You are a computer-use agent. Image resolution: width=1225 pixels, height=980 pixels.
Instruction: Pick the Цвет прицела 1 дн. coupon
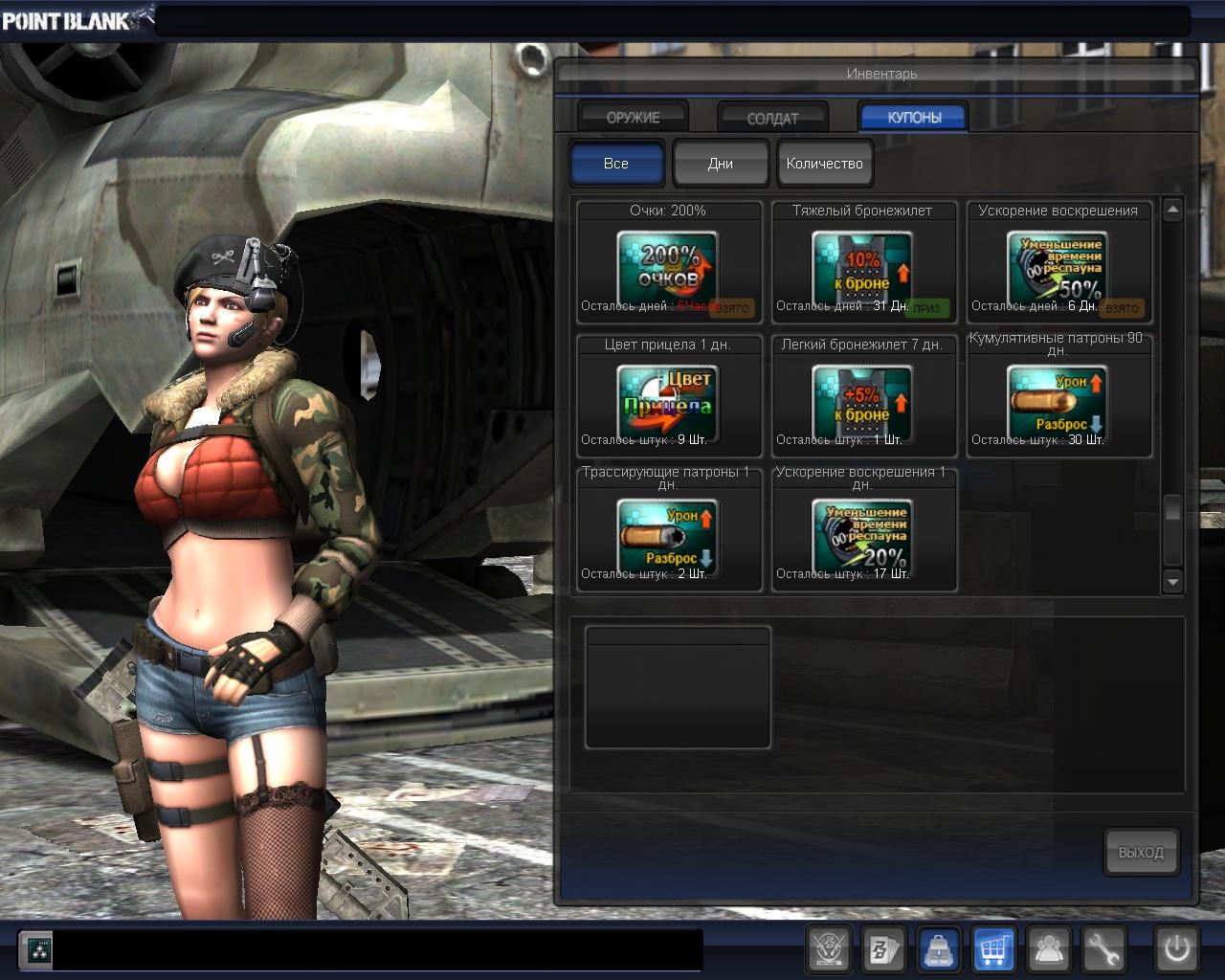[x=668, y=397]
